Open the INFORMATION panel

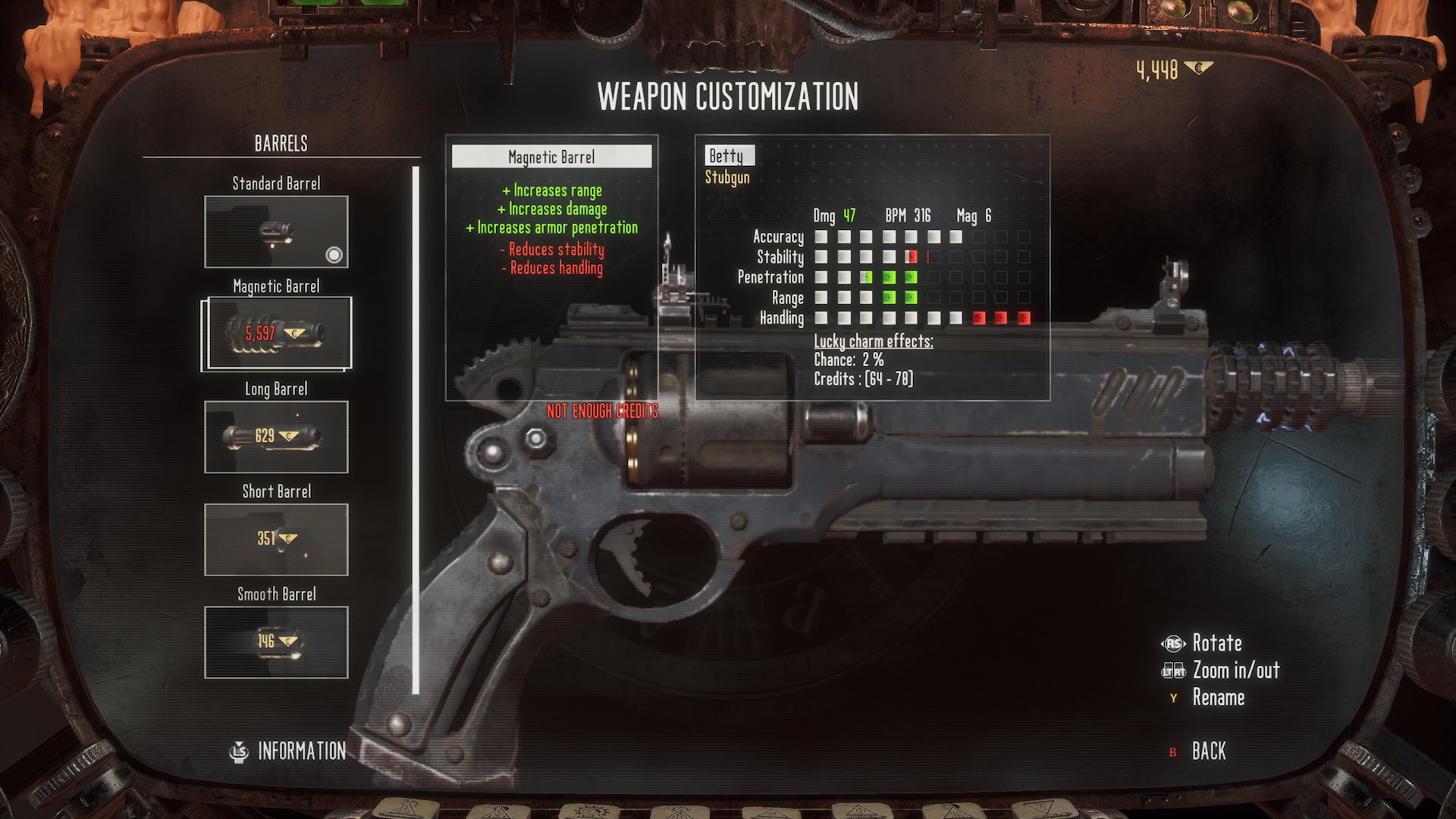pos(301,752)
